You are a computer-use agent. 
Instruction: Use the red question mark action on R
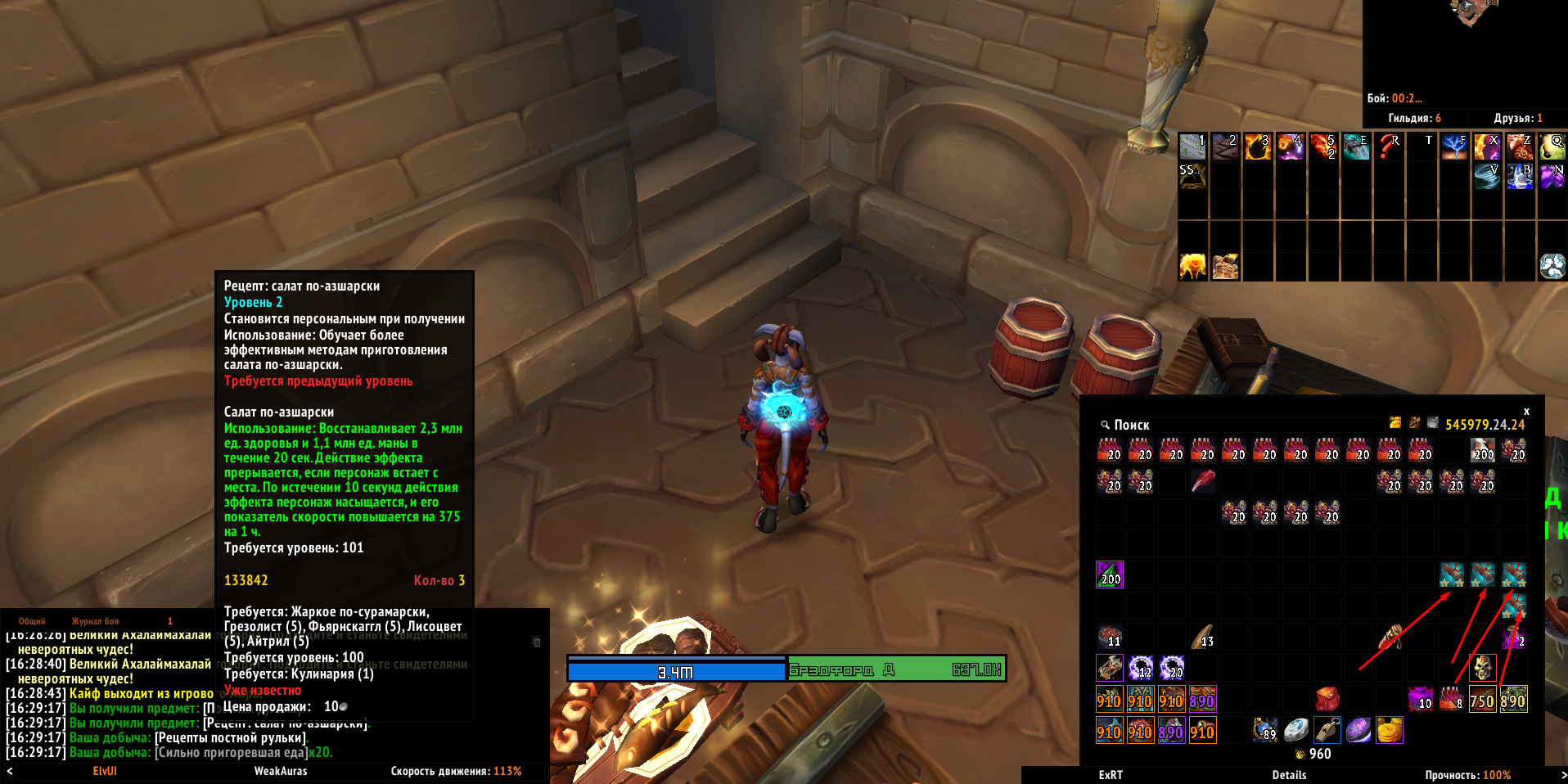click(x=1389, y=146)
